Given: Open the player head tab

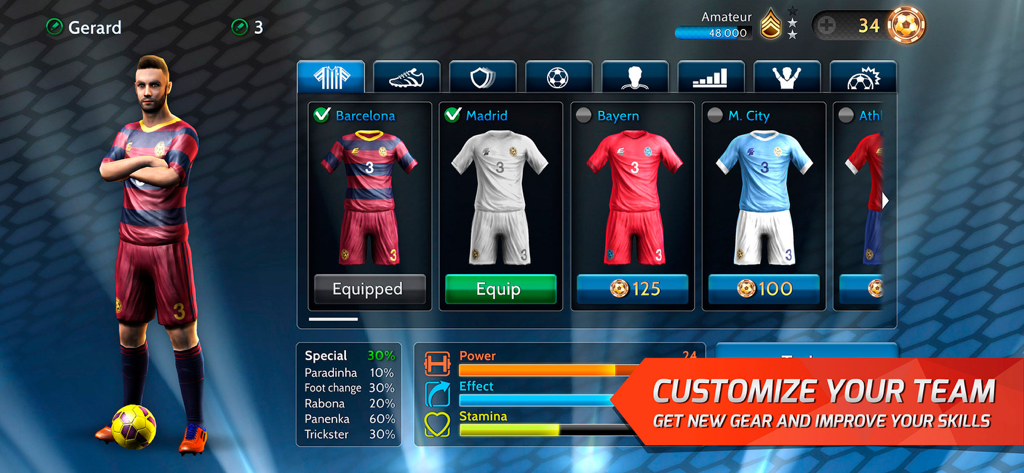Looking at the screenshot, I should [x=634, y=78].
